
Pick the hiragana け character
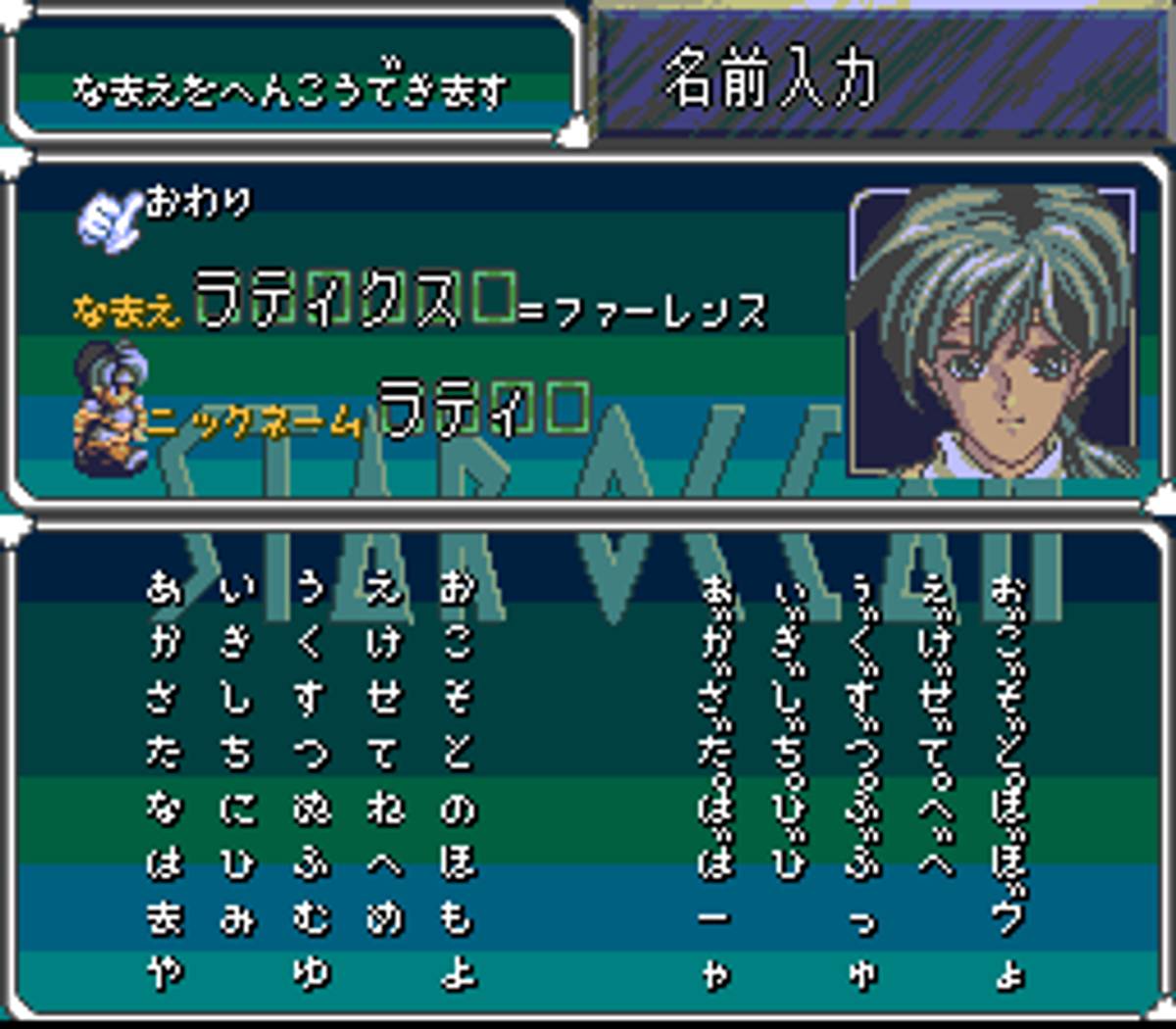coord(383,643)
